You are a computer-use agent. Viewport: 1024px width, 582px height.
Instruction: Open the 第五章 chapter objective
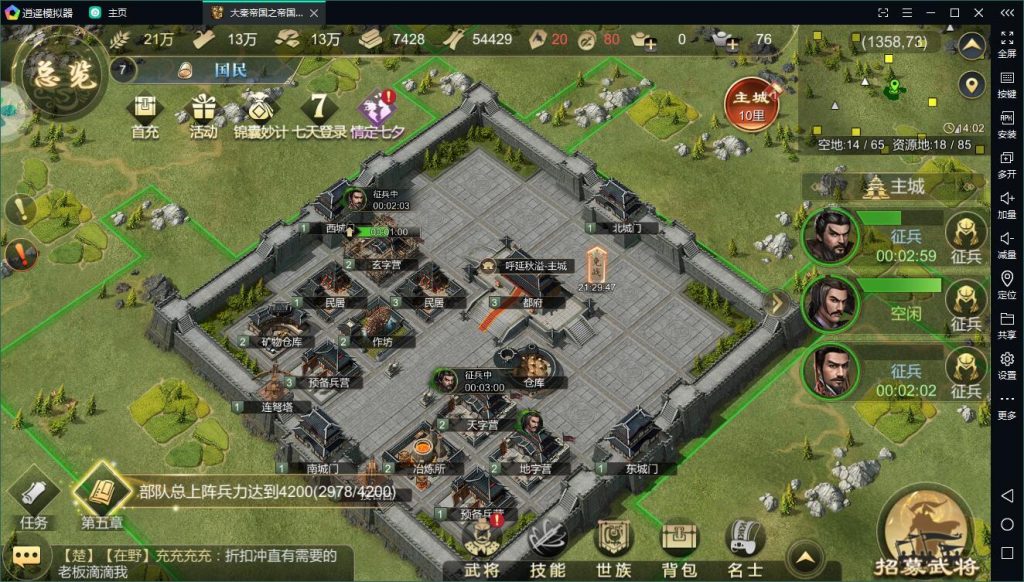coord(103,495)
